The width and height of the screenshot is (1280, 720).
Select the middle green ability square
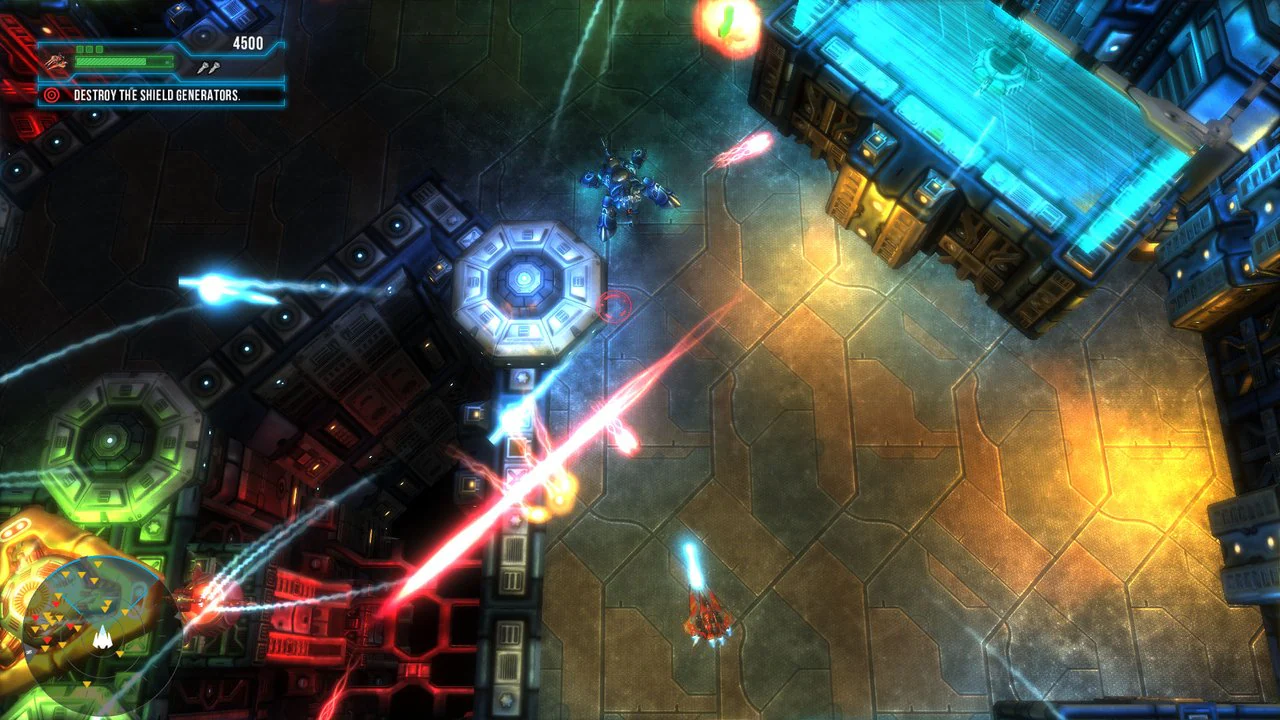(89, 48)
